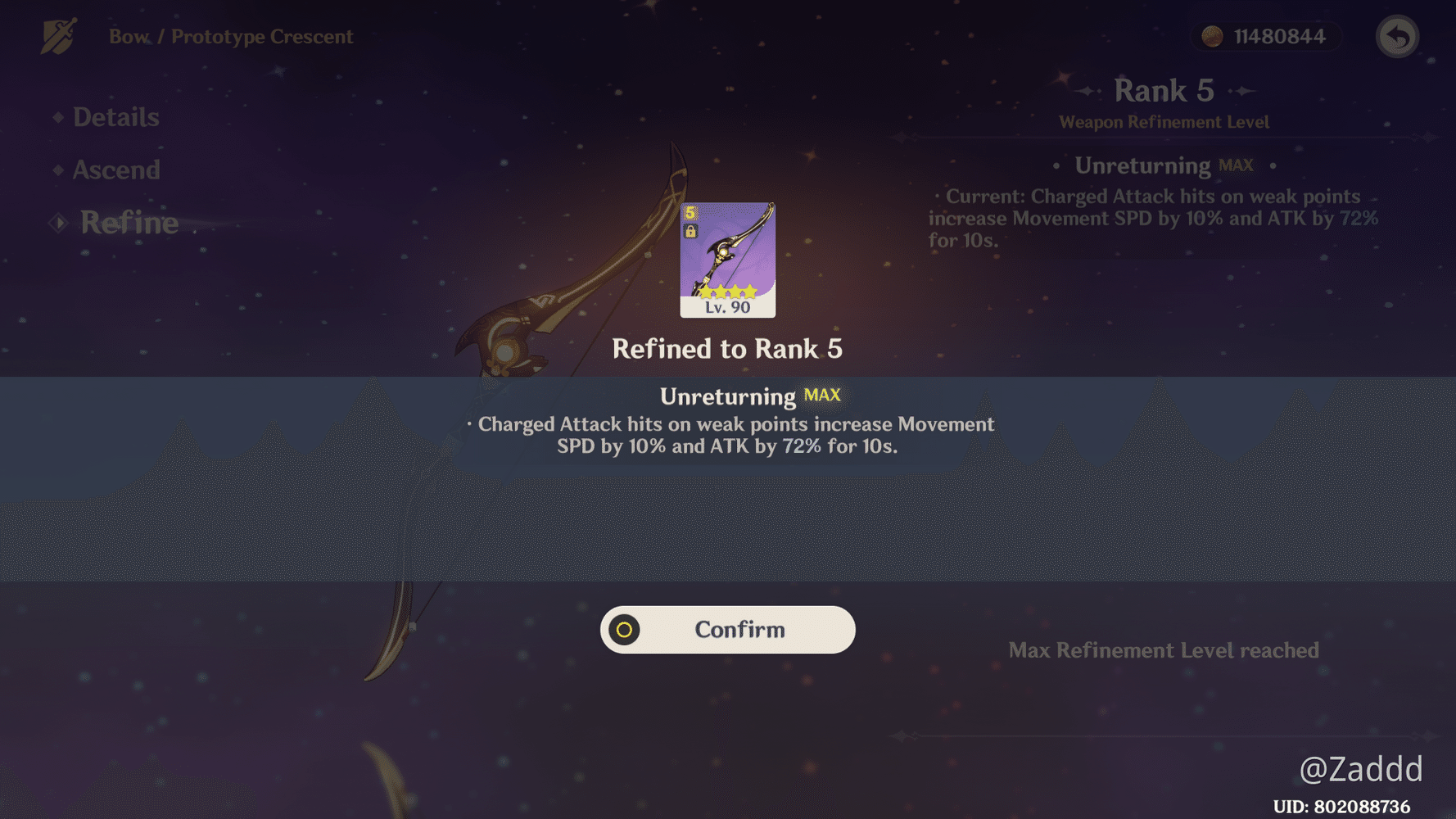The image size is (1456, 819).
Task: Select the four-star rating on the weapon card
Action: click(x=727, y=291)
